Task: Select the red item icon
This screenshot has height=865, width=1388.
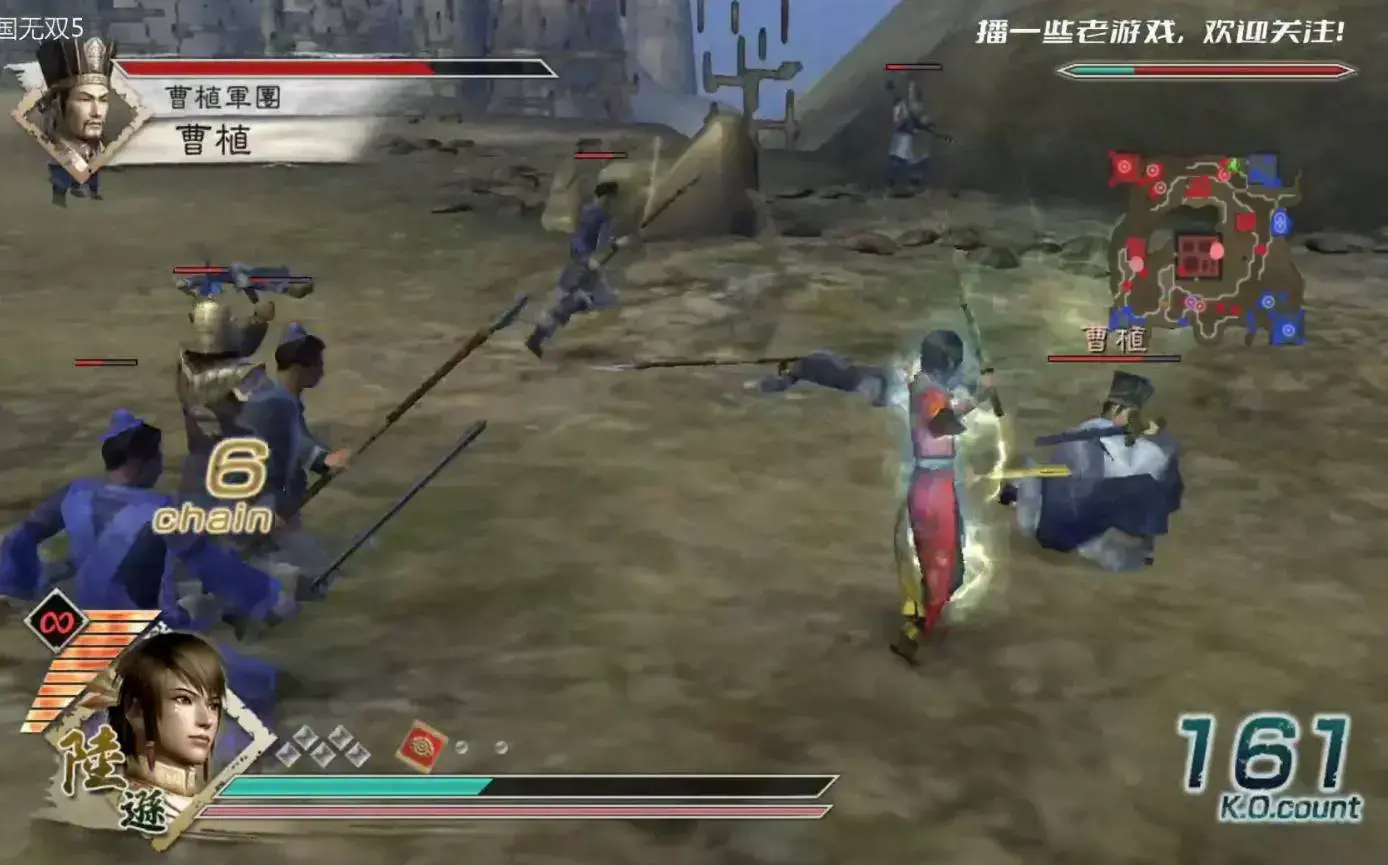Action: (x=421, y=746)
